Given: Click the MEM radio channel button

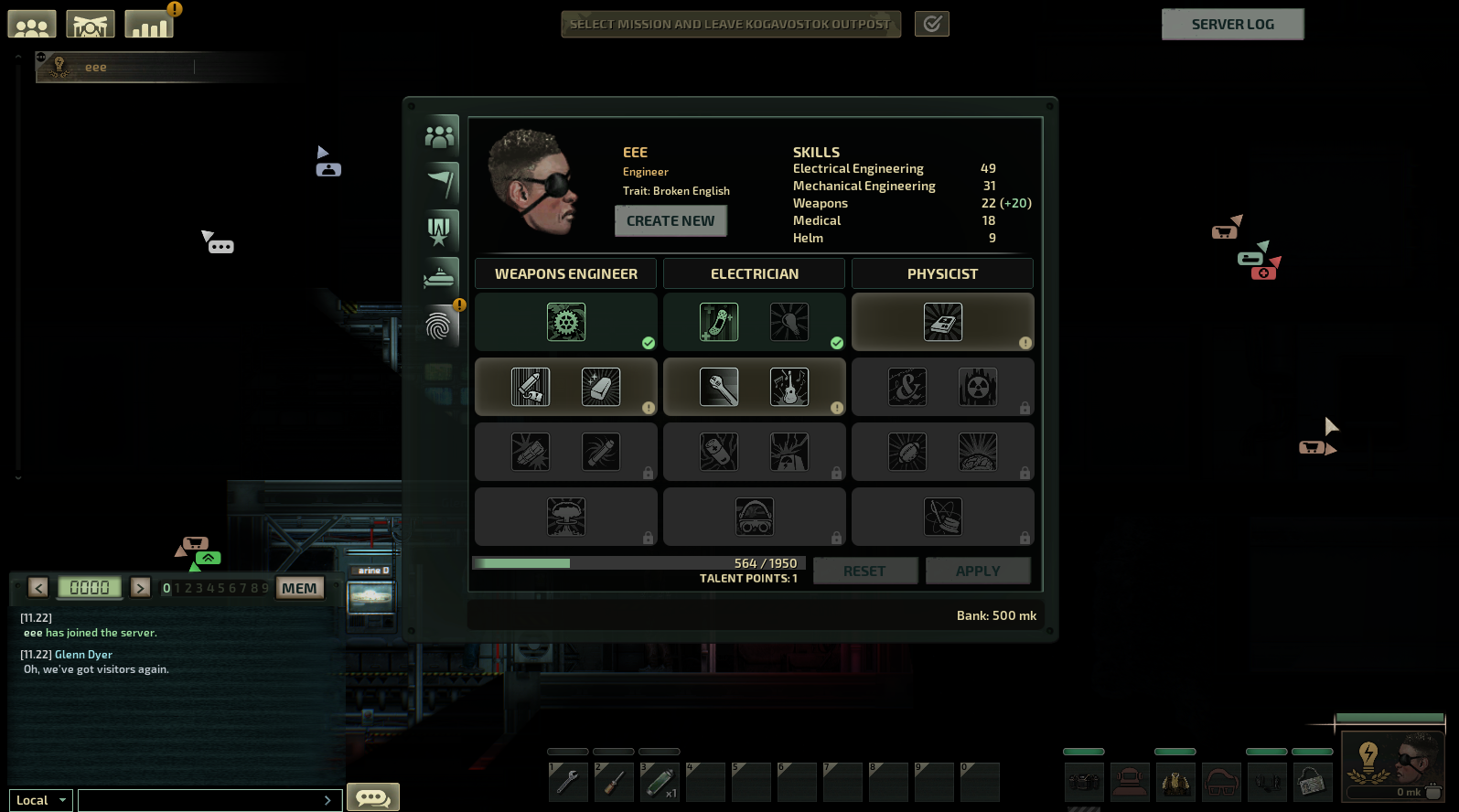Looking at the screenshot, I should click(299, 588).
